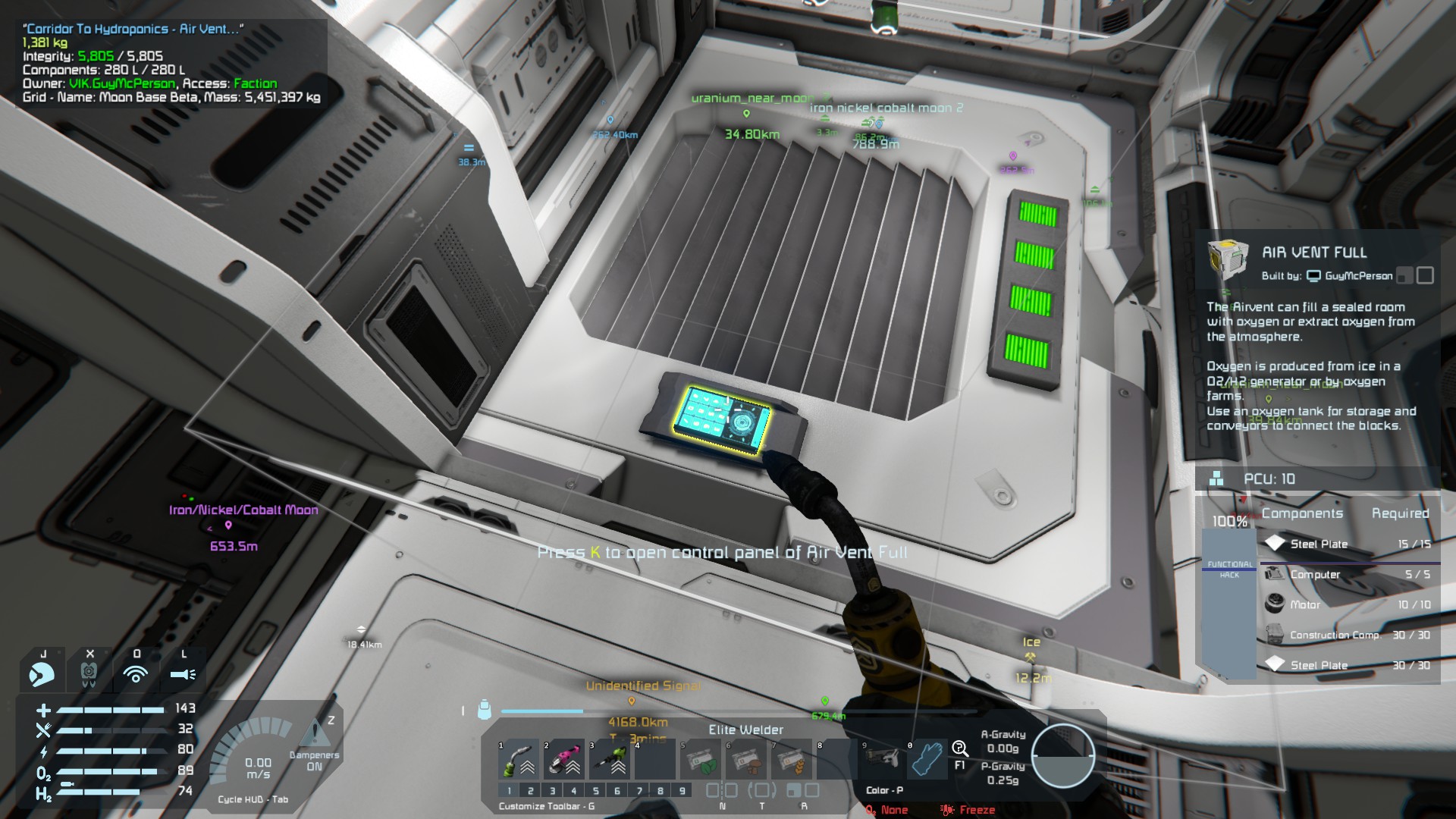This screenshot has width=1456, height=819.
Task: Toggle the broadcasting antenna icon
Action: click(x=136, y=673)
